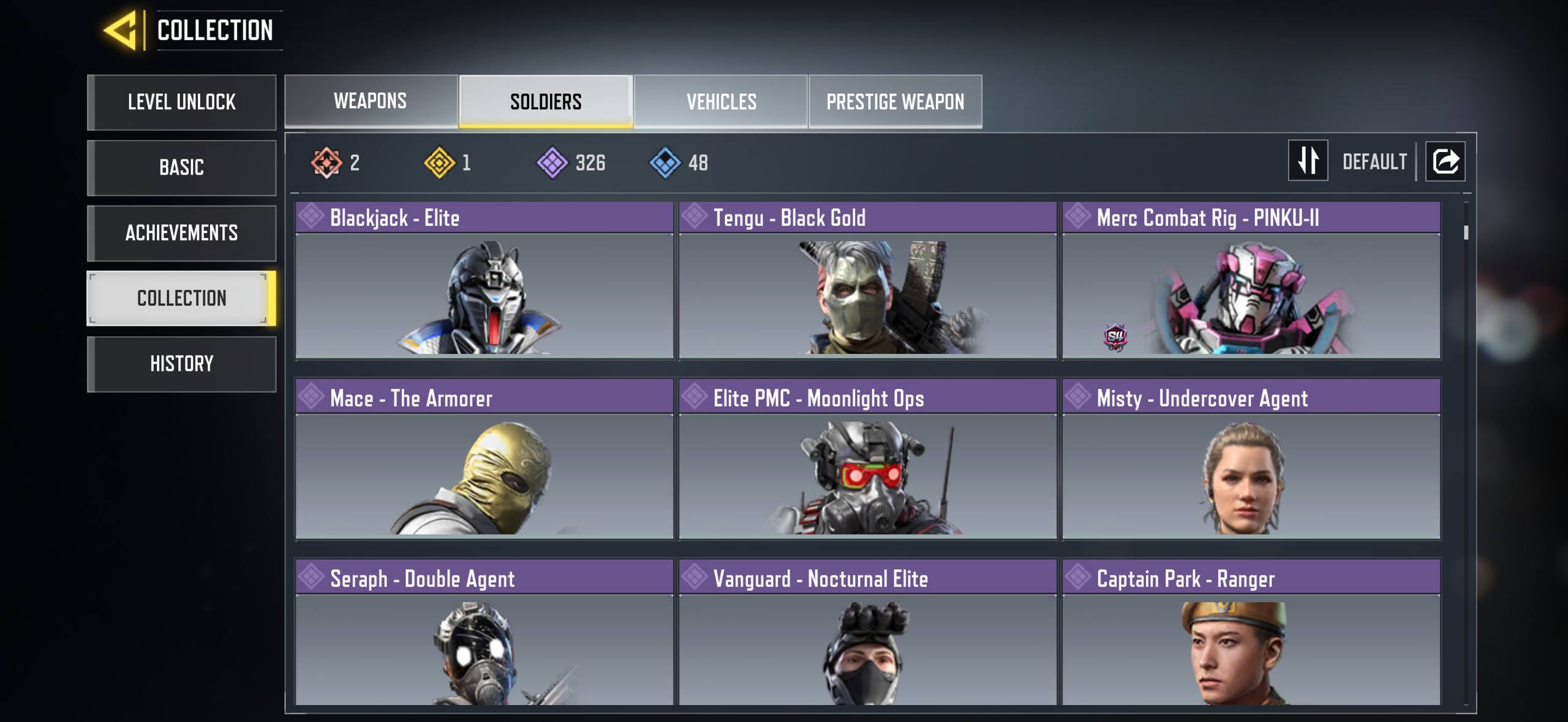Select Merc Combat Rig - PINKU-II card
This screenshot has width=1568, height=722.
pos(1251,280)
